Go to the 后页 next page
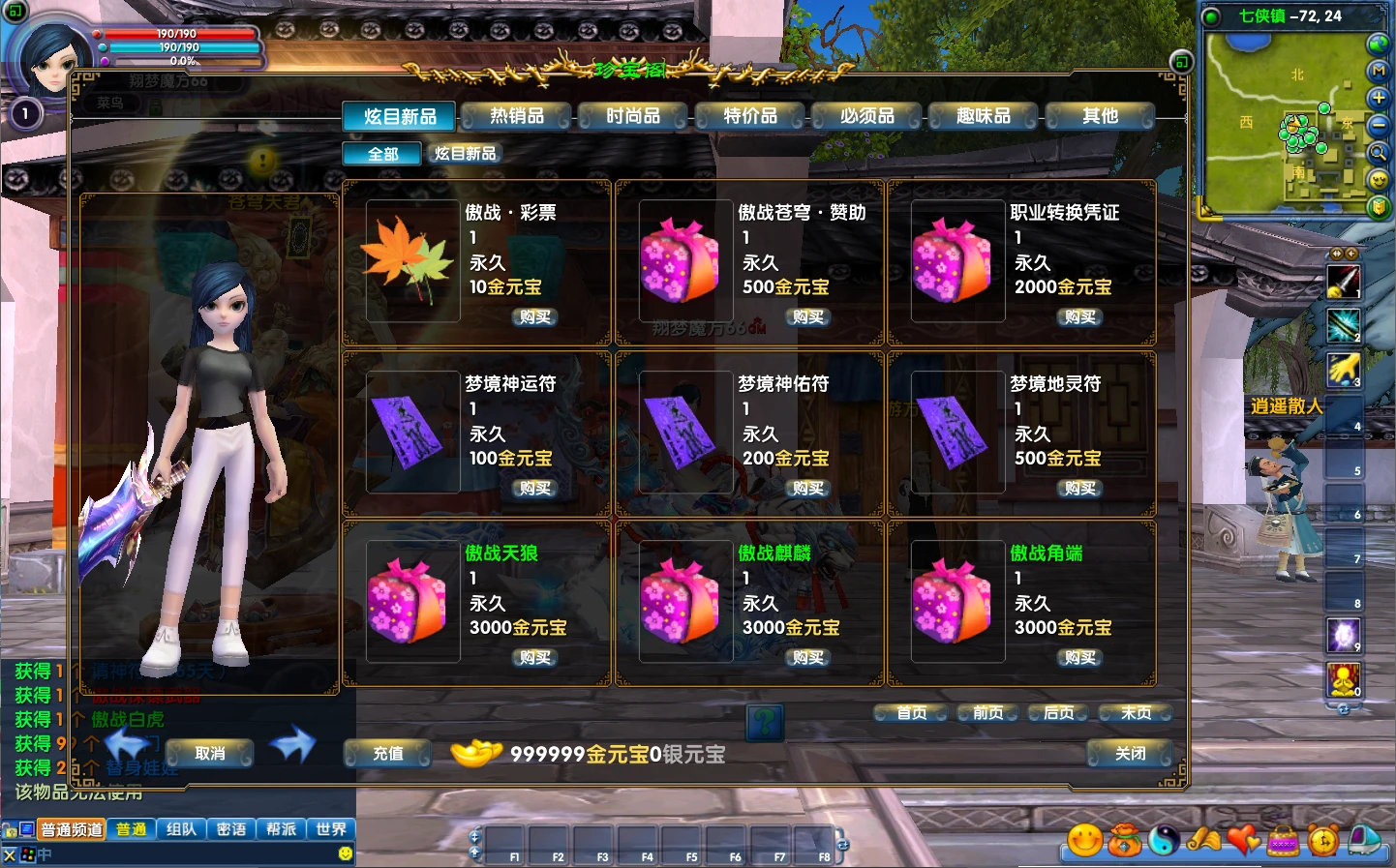The image size is (1396, 868). coord(1058,713)
